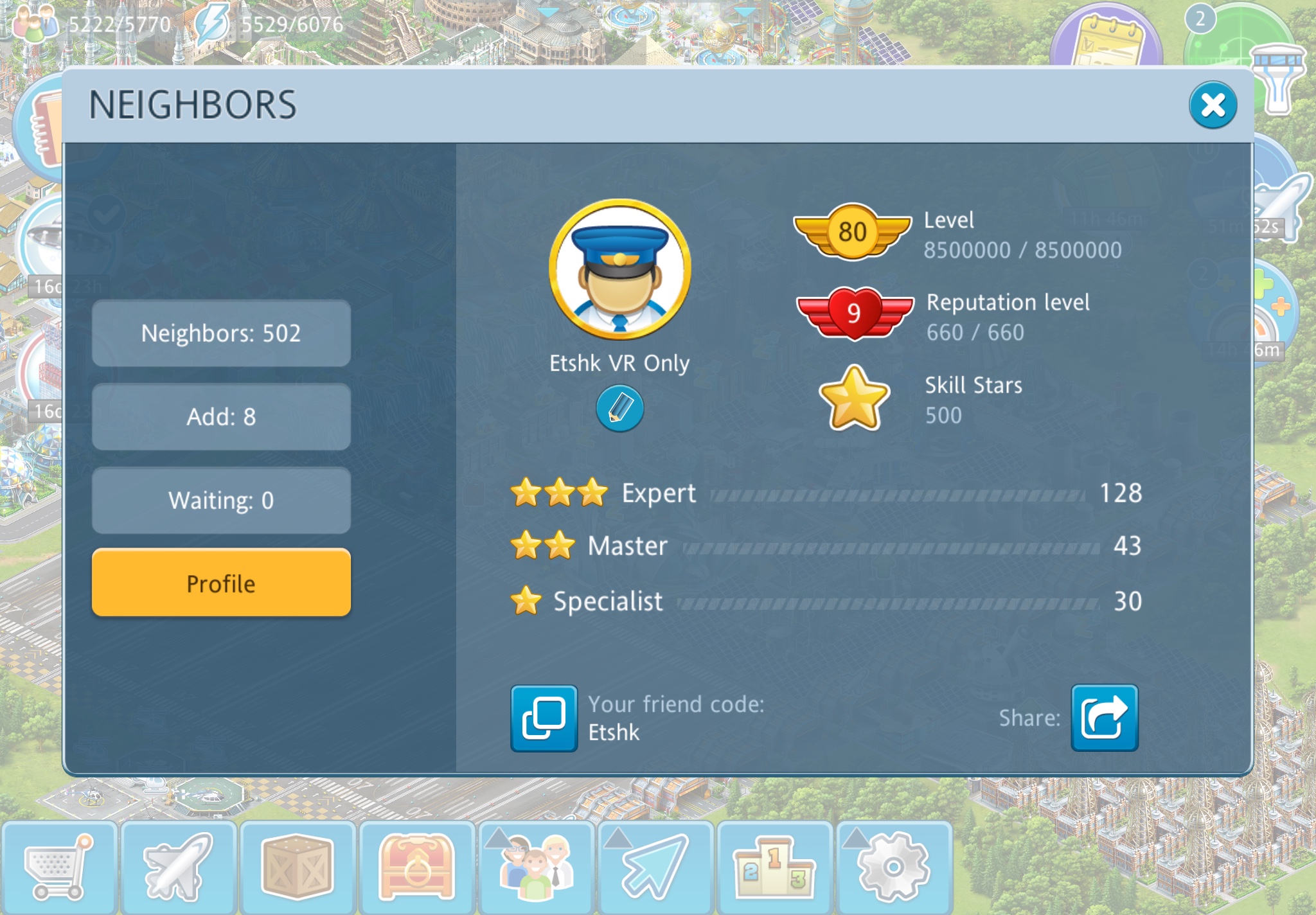
Task: Open the podium leaderboard rankings
Action: point(774,867)
